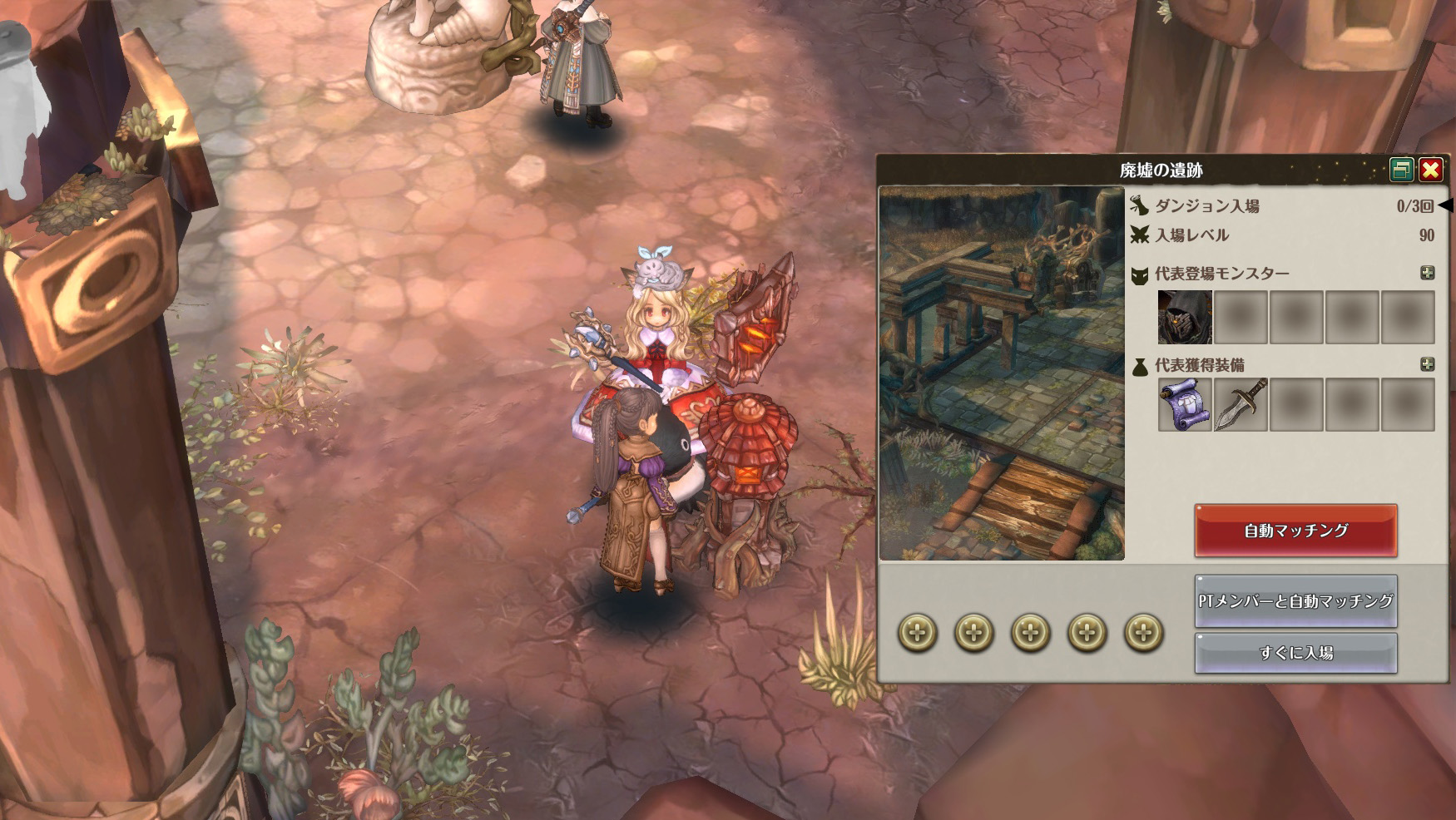Start 自動マッチング auto matching
The width and height of the screenshot is (1456, 820).
1295,531
